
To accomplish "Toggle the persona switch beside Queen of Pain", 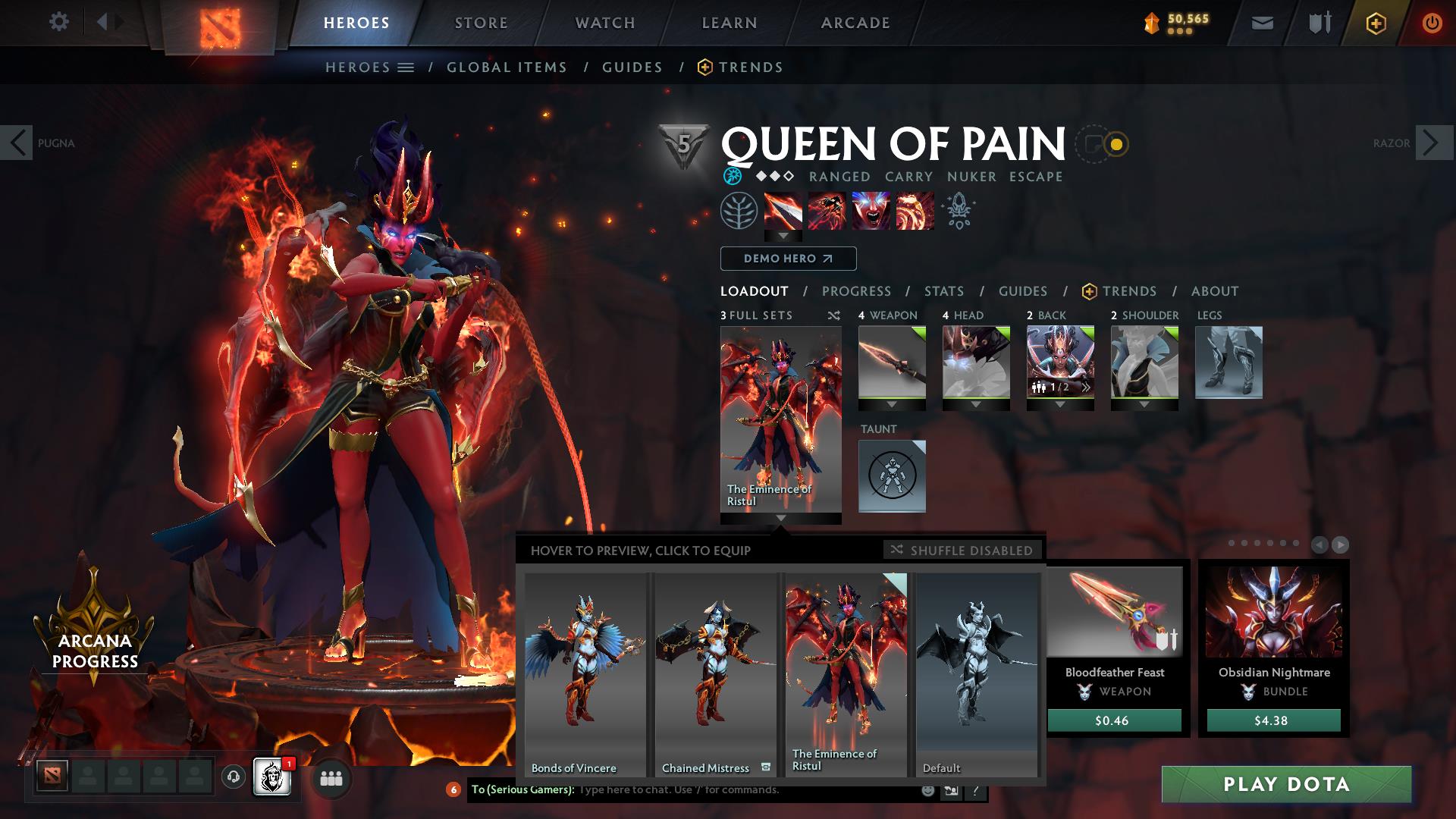I will (x=1103, y=145).
